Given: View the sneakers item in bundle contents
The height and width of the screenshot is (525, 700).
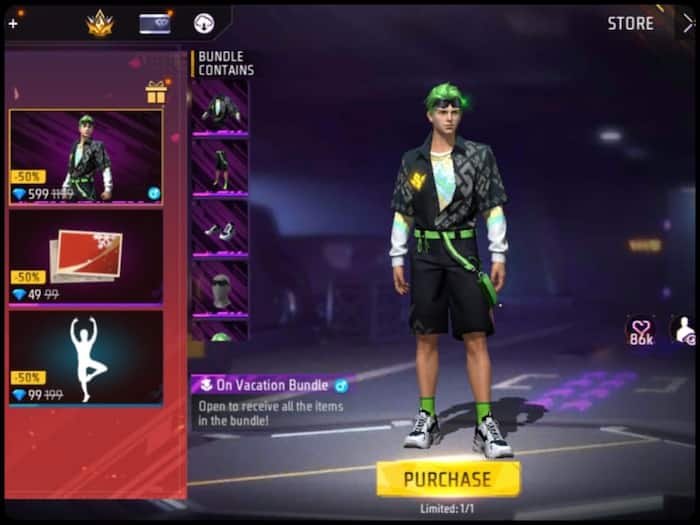Looking at the screenshot, I should [x=219, y=228].
